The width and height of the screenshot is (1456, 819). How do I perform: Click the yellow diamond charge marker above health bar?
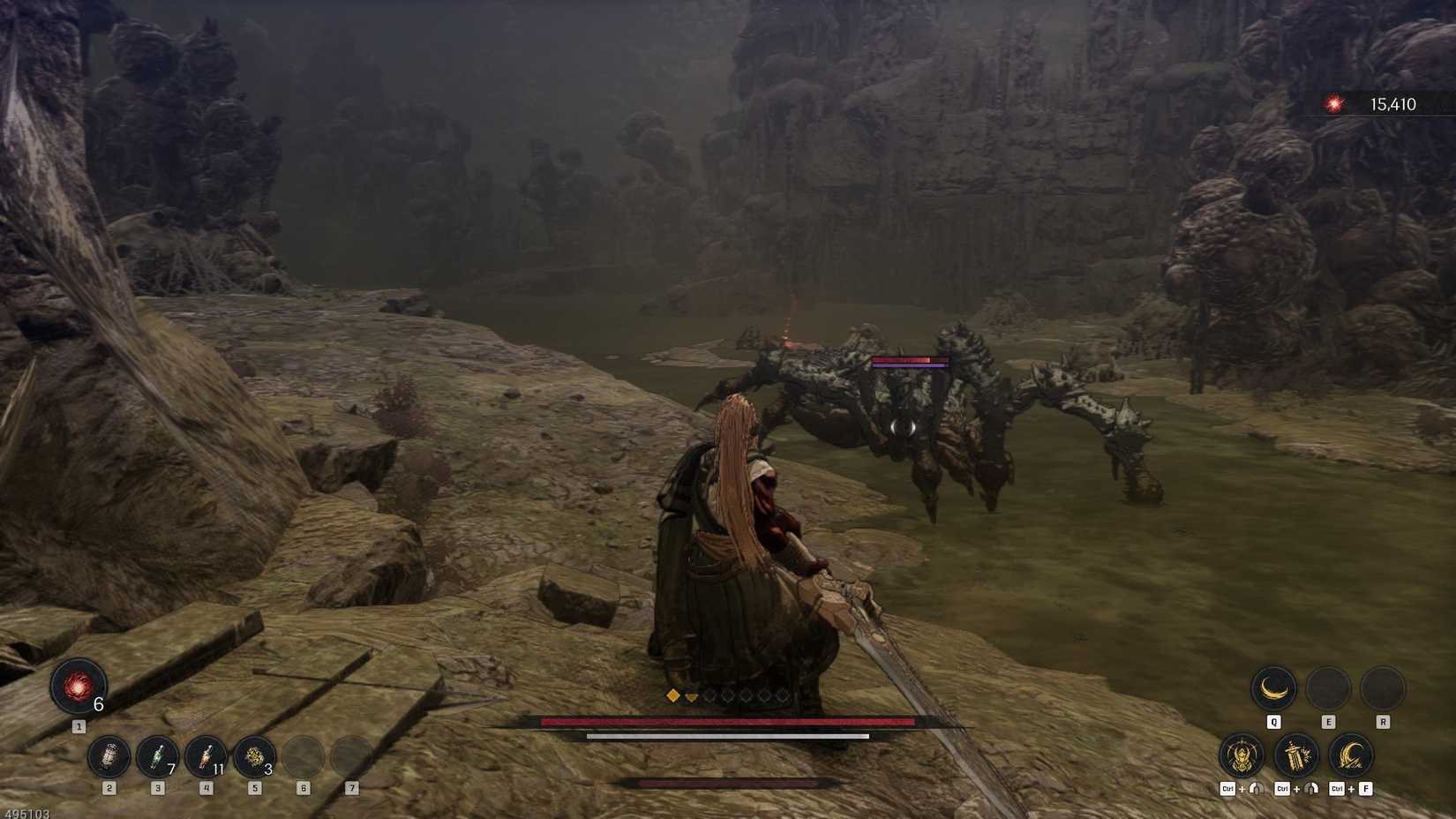(673, 697)
